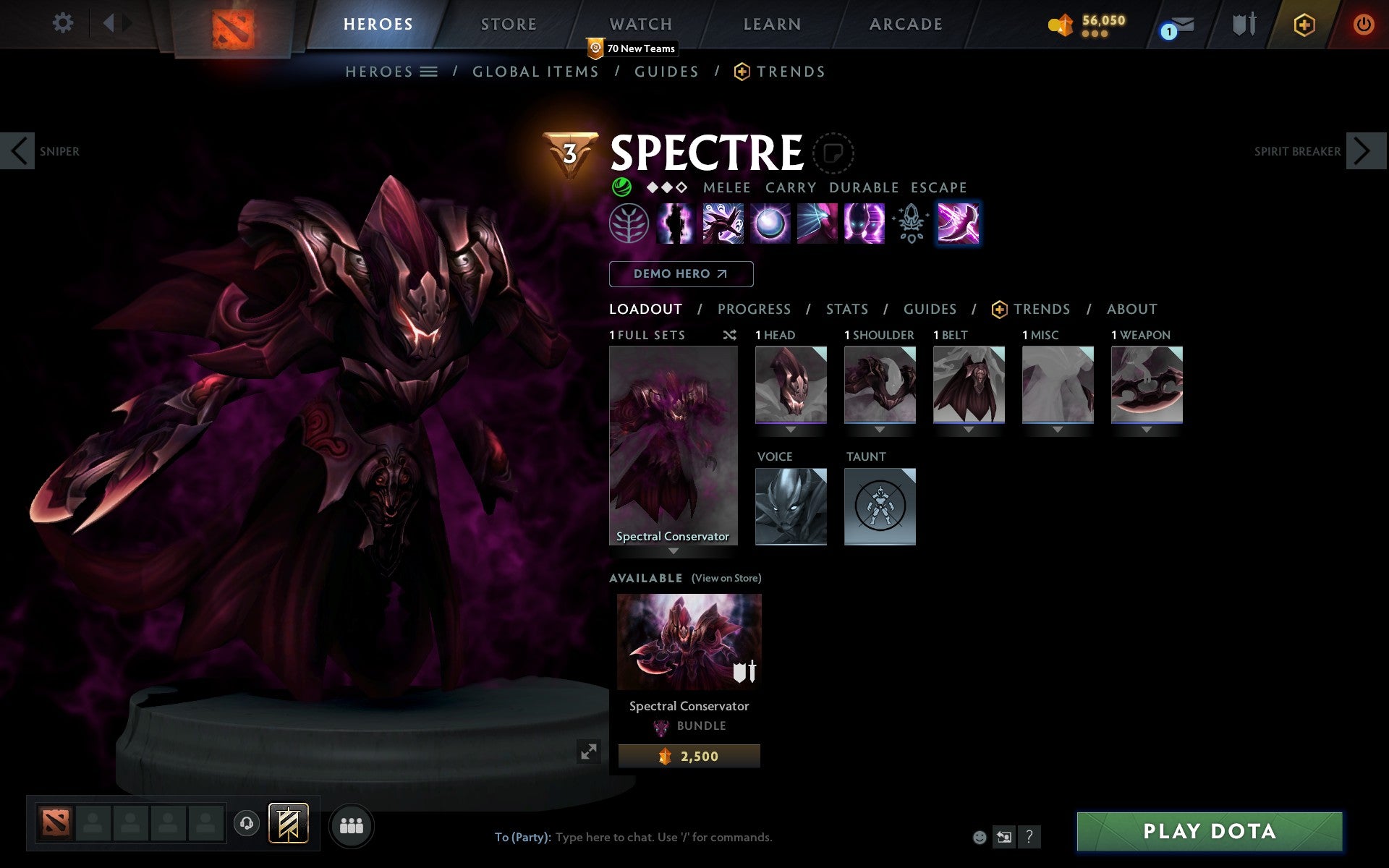The image size is (1389, 868).
Task: Toggle the power button menu
Action: 1364,23
